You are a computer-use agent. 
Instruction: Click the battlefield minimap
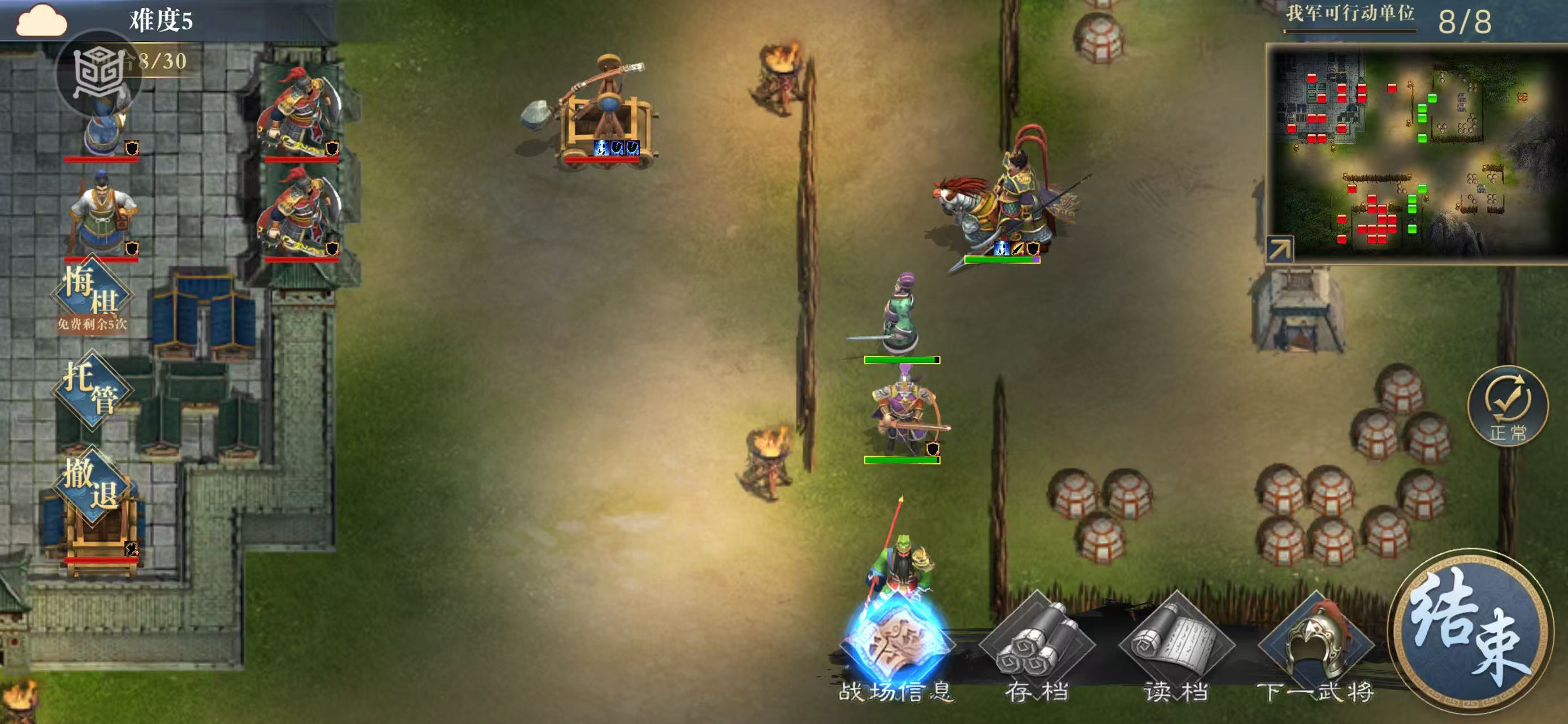pyautogui.click(x=1418, y=152)
